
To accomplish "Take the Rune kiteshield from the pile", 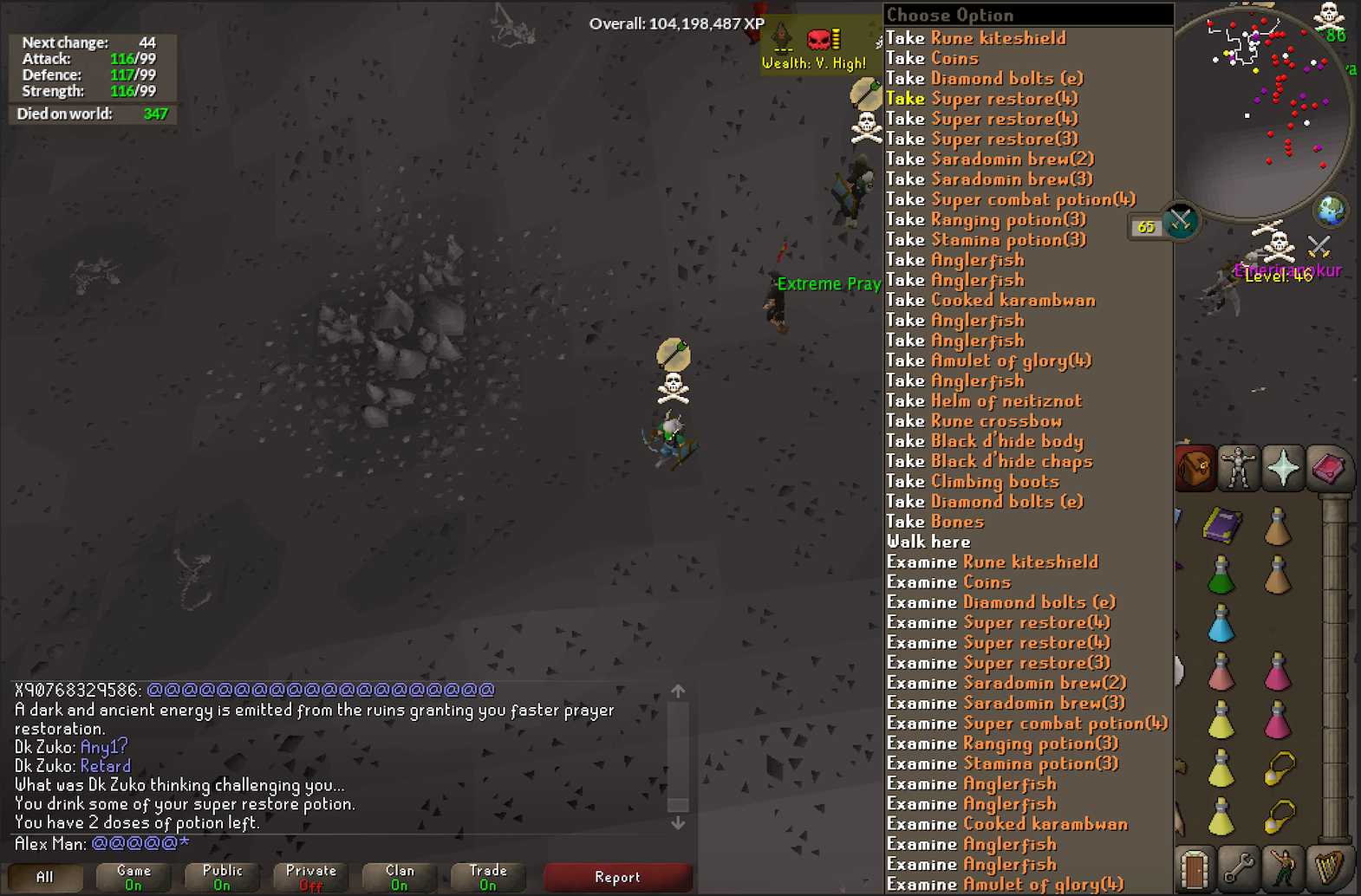I will click(x=976, y=38).
